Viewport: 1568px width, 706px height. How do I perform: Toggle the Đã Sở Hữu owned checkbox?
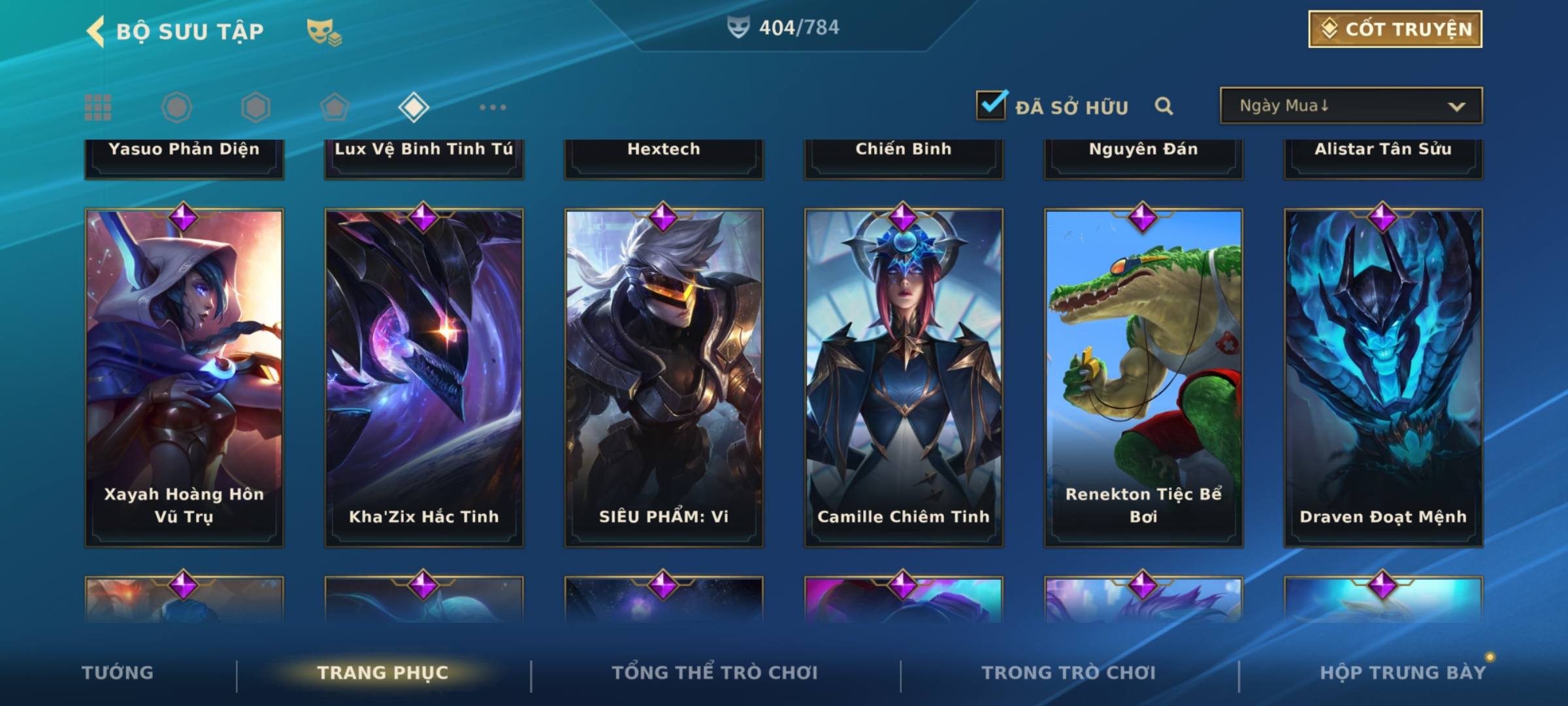coord(991,106)
